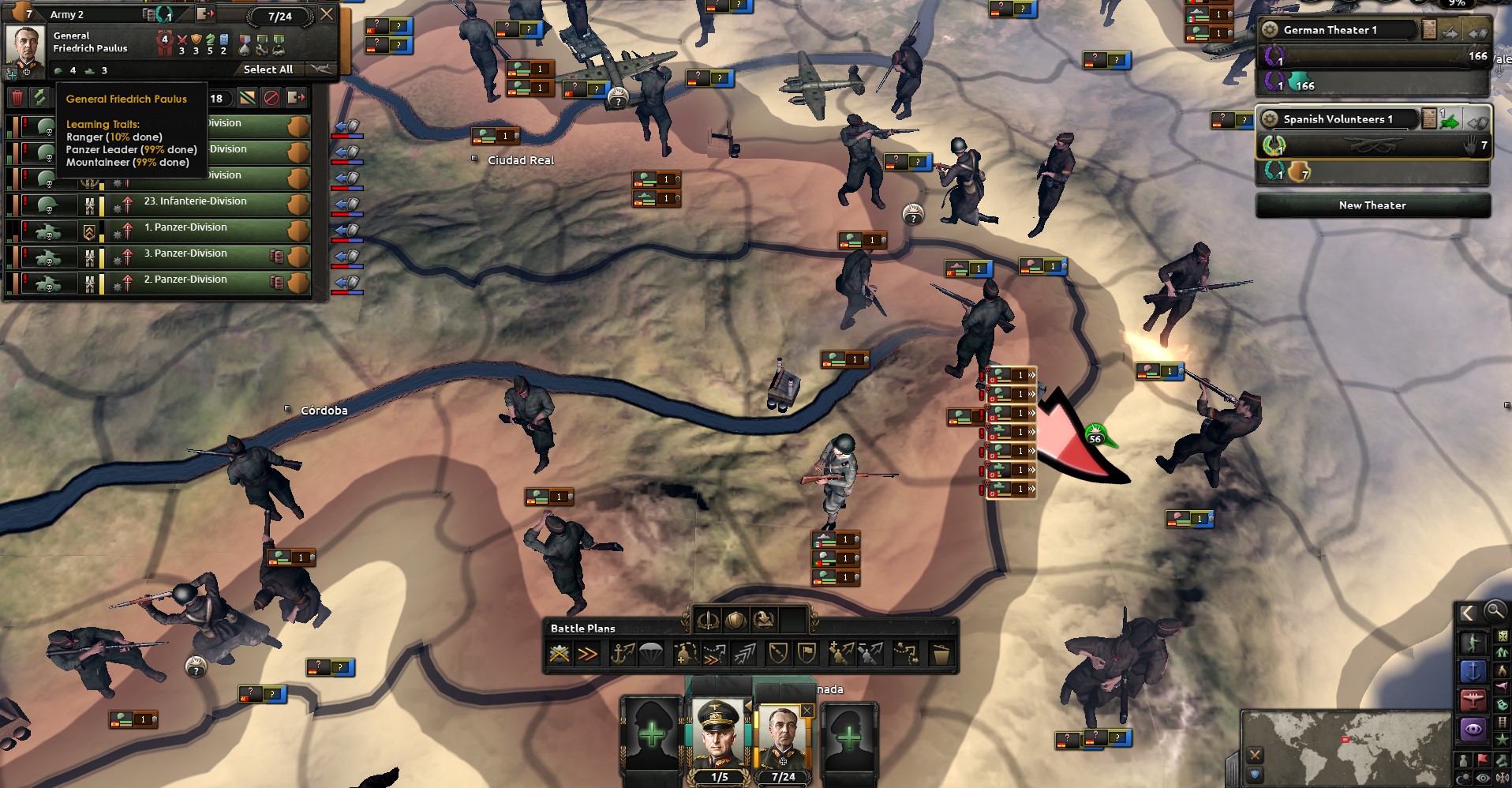Choose the Paradrop order tool
The image size is (1512, 788).
pyautogui.click(x=649, y=654)
